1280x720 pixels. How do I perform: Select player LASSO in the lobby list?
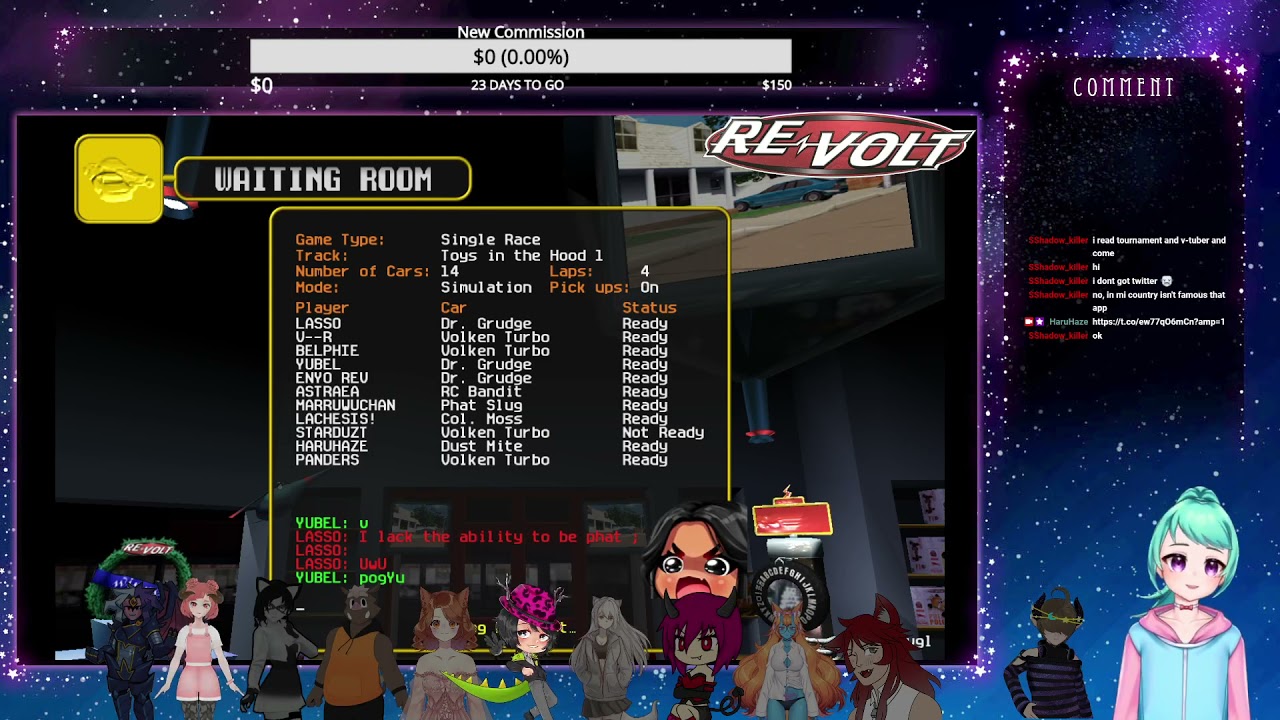pyautogui.click(x=318, y=324)
